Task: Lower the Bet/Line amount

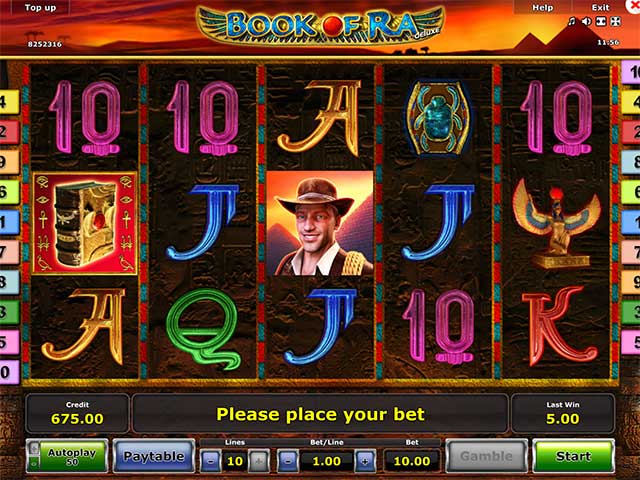Action: point(287,461)
